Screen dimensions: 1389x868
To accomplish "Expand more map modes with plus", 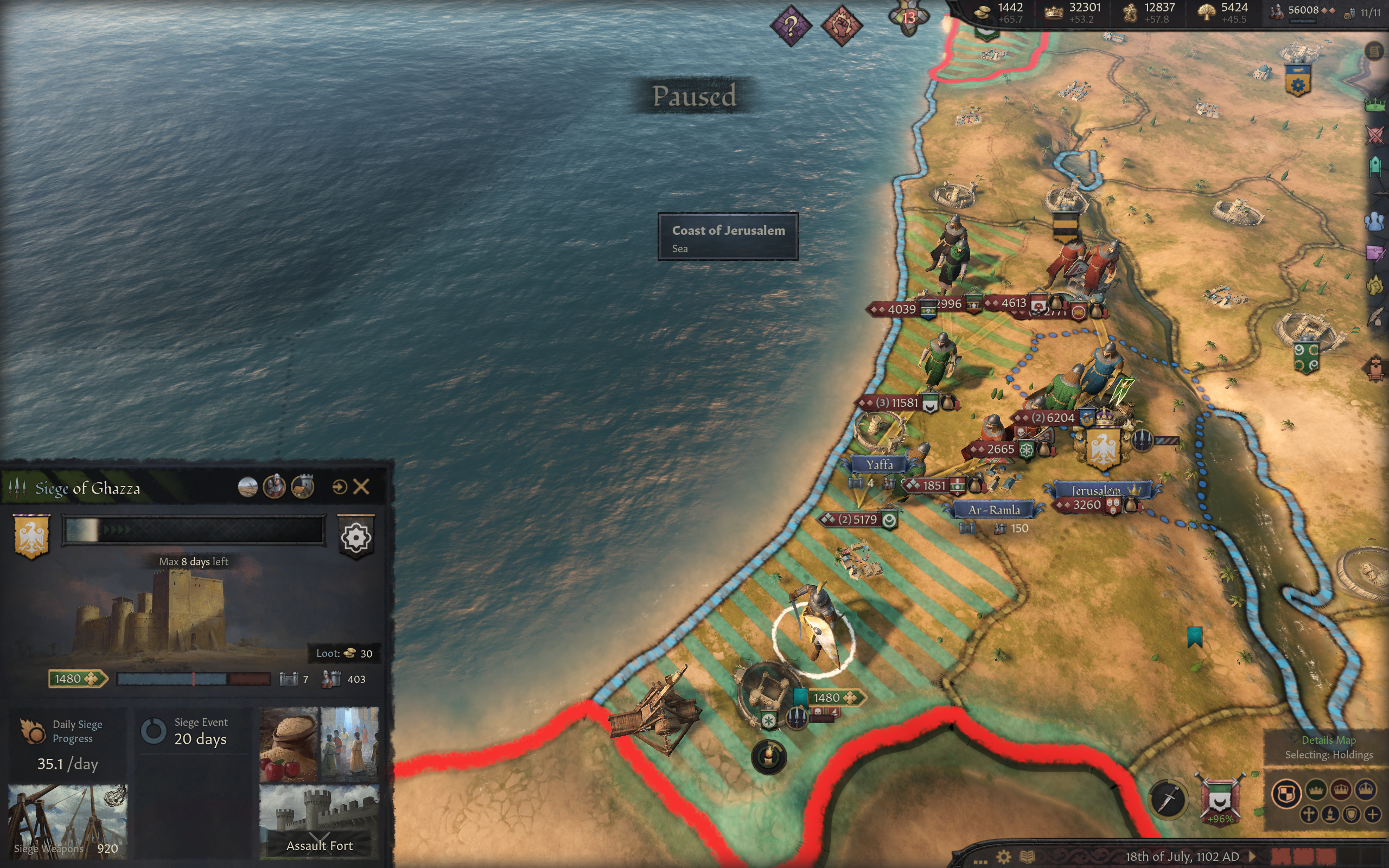I will click(1372, 814).
